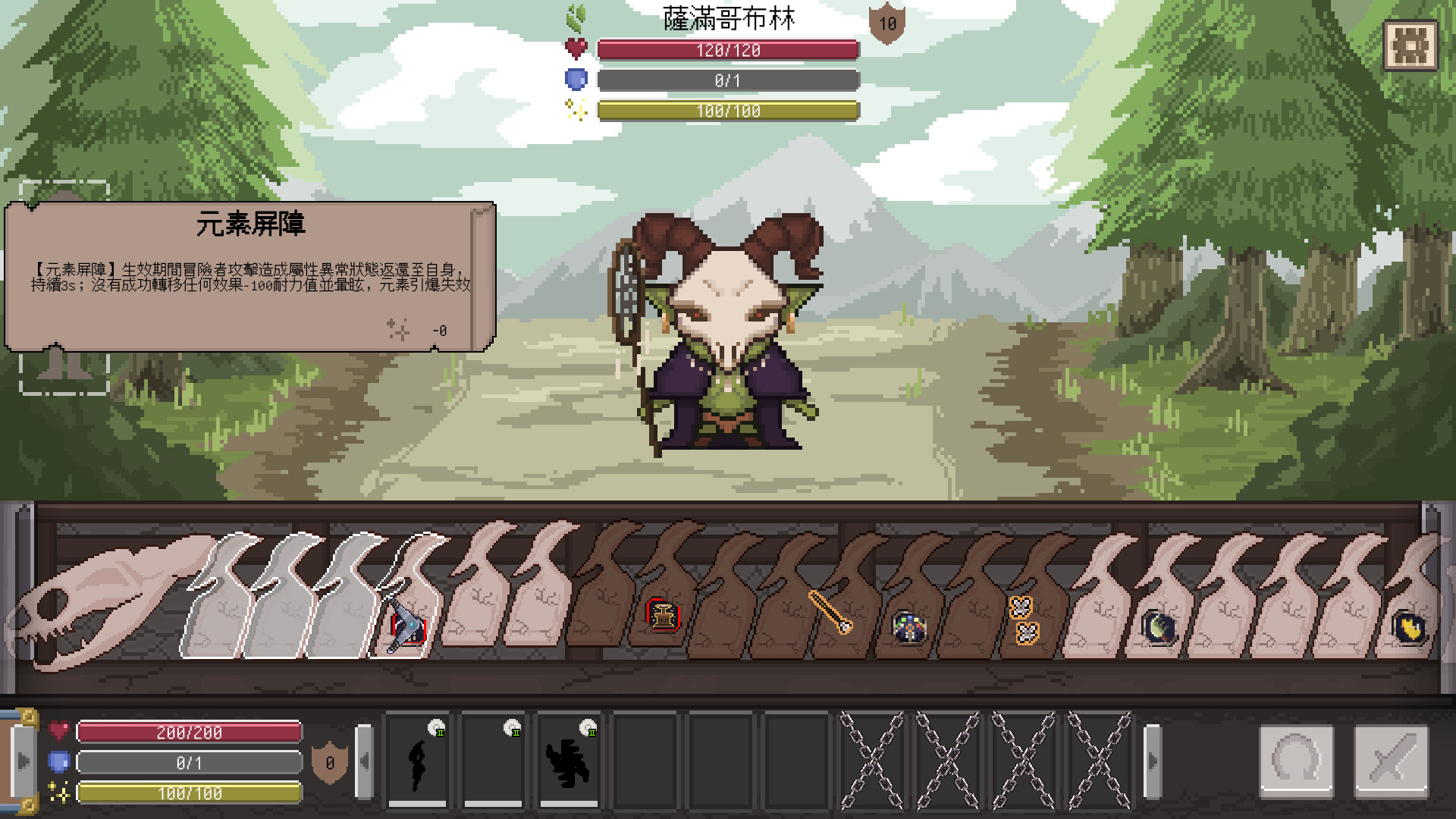Select the red-framed totem timeline icon
This screenshot has height=819, width=1456.
[663, 615]
